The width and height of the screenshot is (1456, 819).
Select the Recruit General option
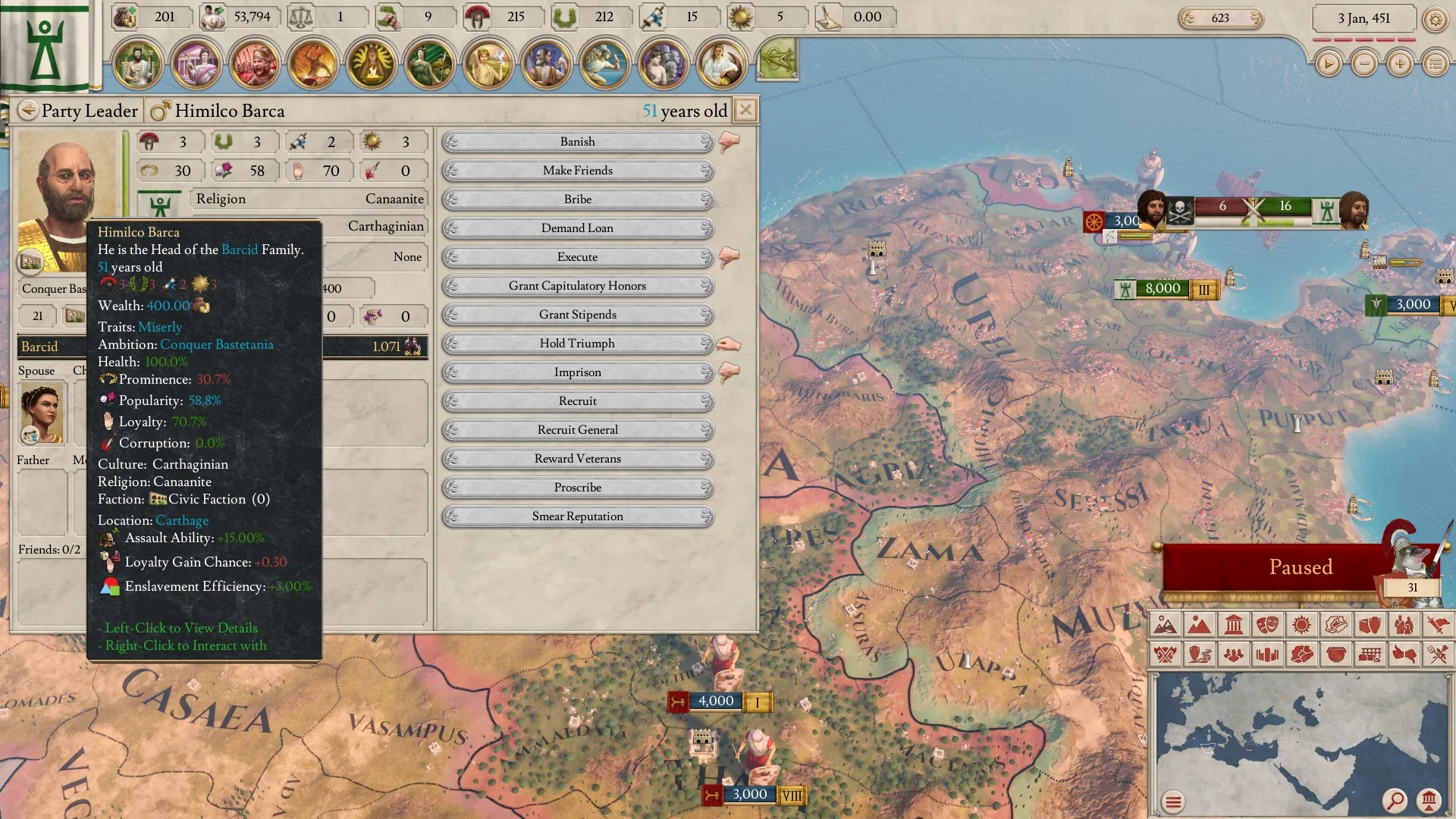pyautogui.click(x=578, y=430)
